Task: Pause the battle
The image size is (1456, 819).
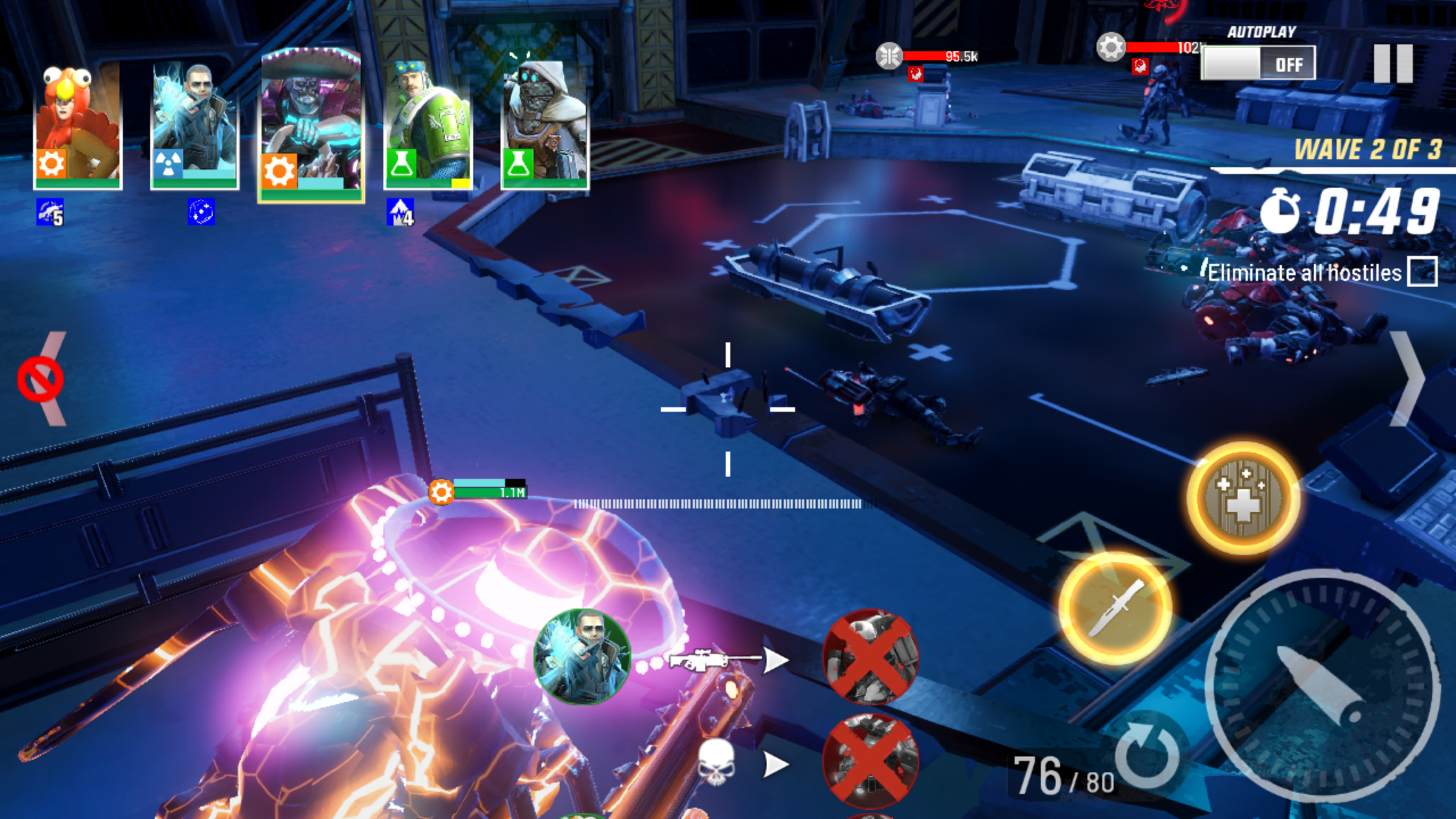Action: click(x=1393, y=64)
